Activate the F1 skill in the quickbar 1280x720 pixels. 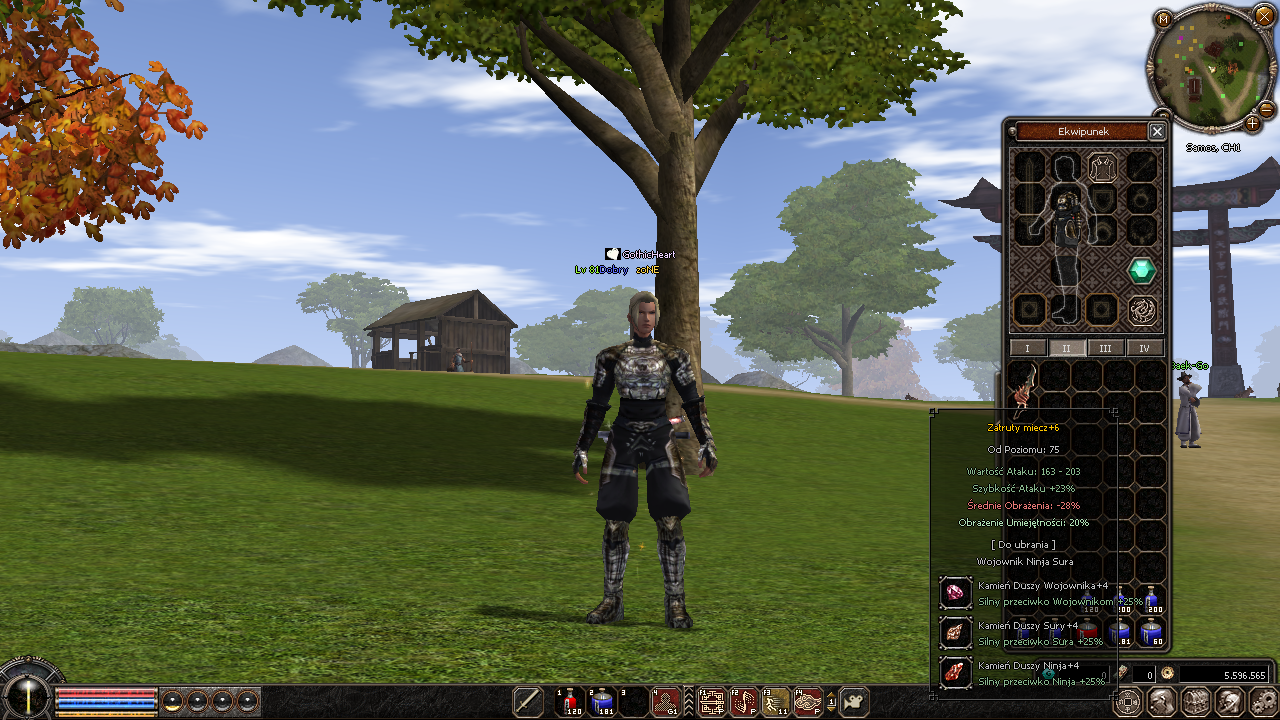(x=711, y=702)
